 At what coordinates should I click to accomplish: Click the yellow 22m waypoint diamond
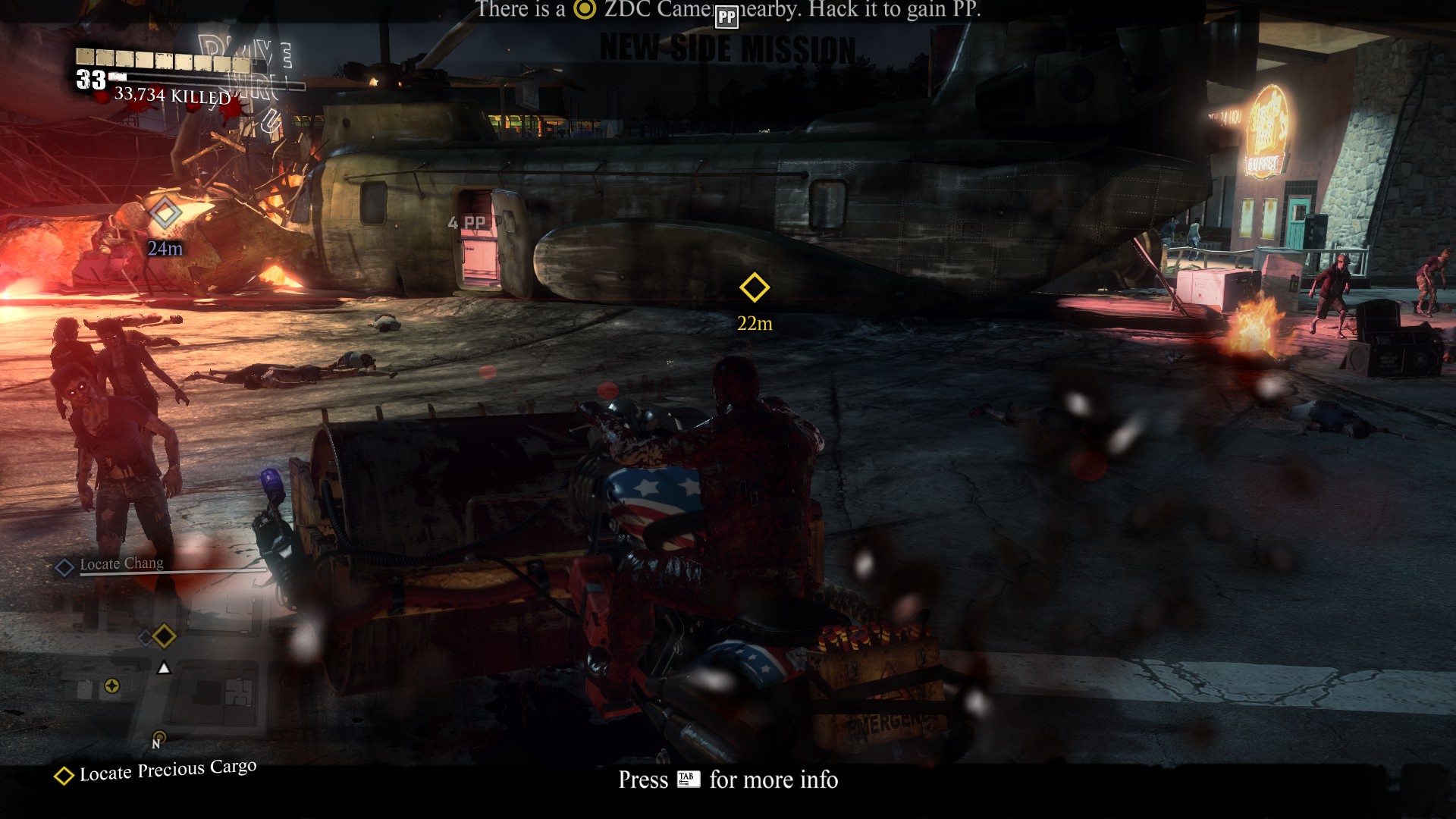coord(754,287)
